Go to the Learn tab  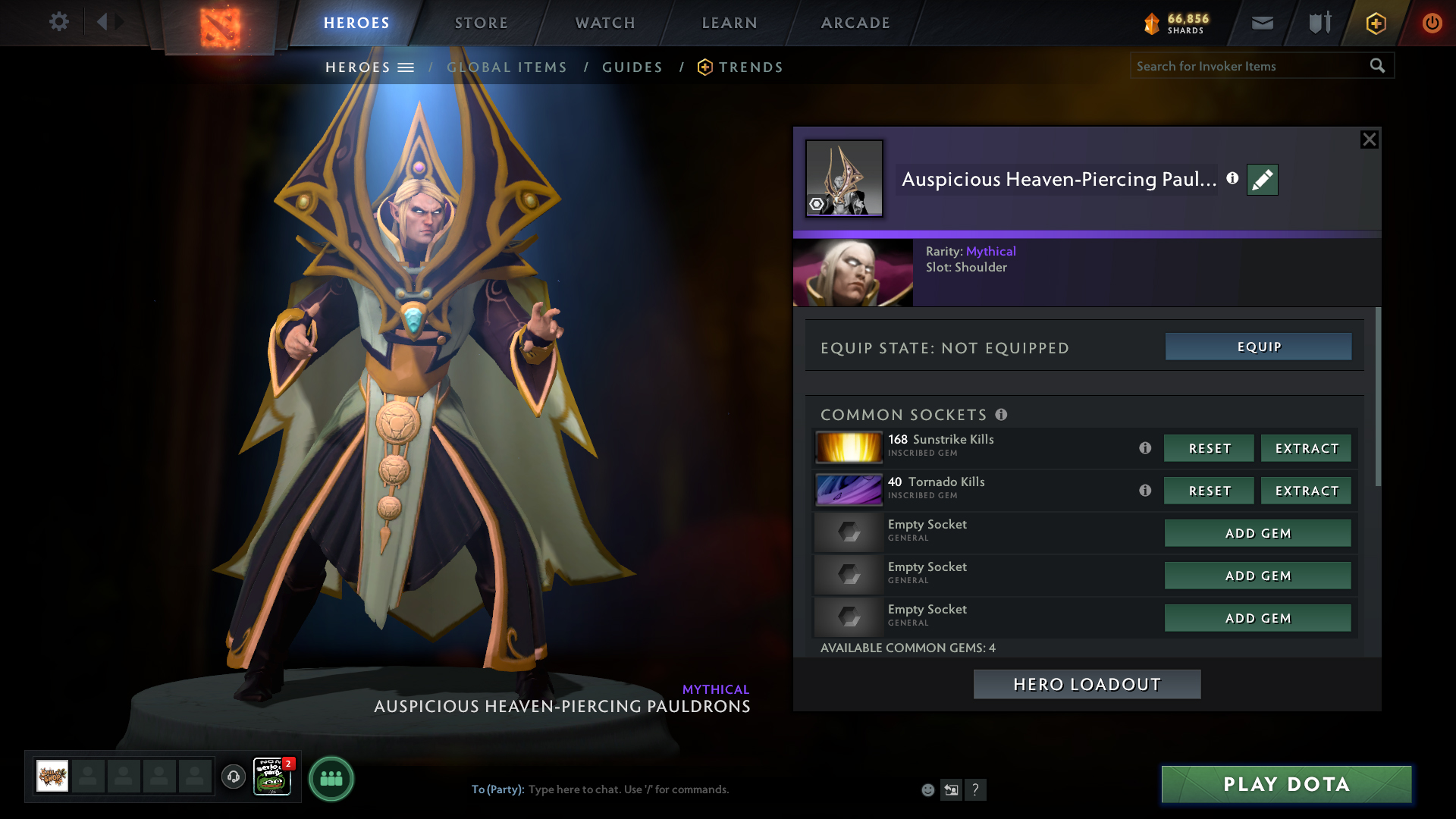pyautogui.click(x=730, y=23)
